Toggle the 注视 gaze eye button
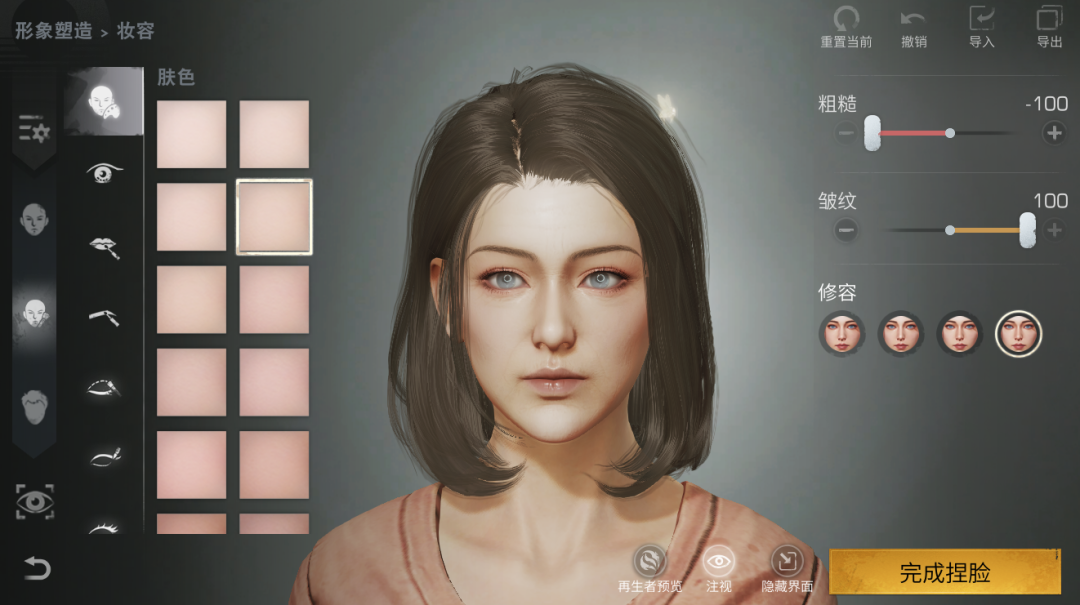The height and width of the screenshot is (605, 1080). 719,561
